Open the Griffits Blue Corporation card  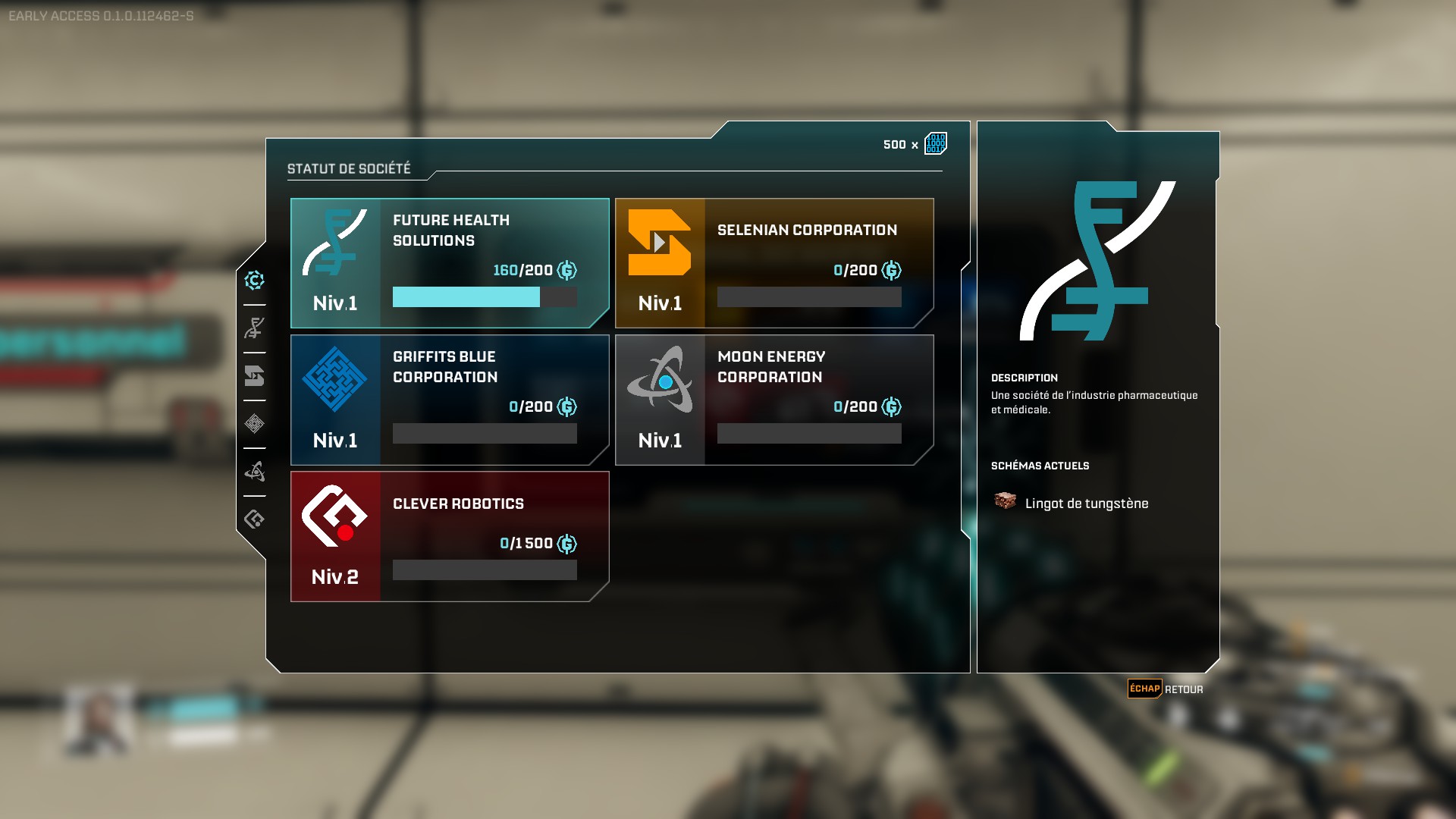tap(450, 400)
